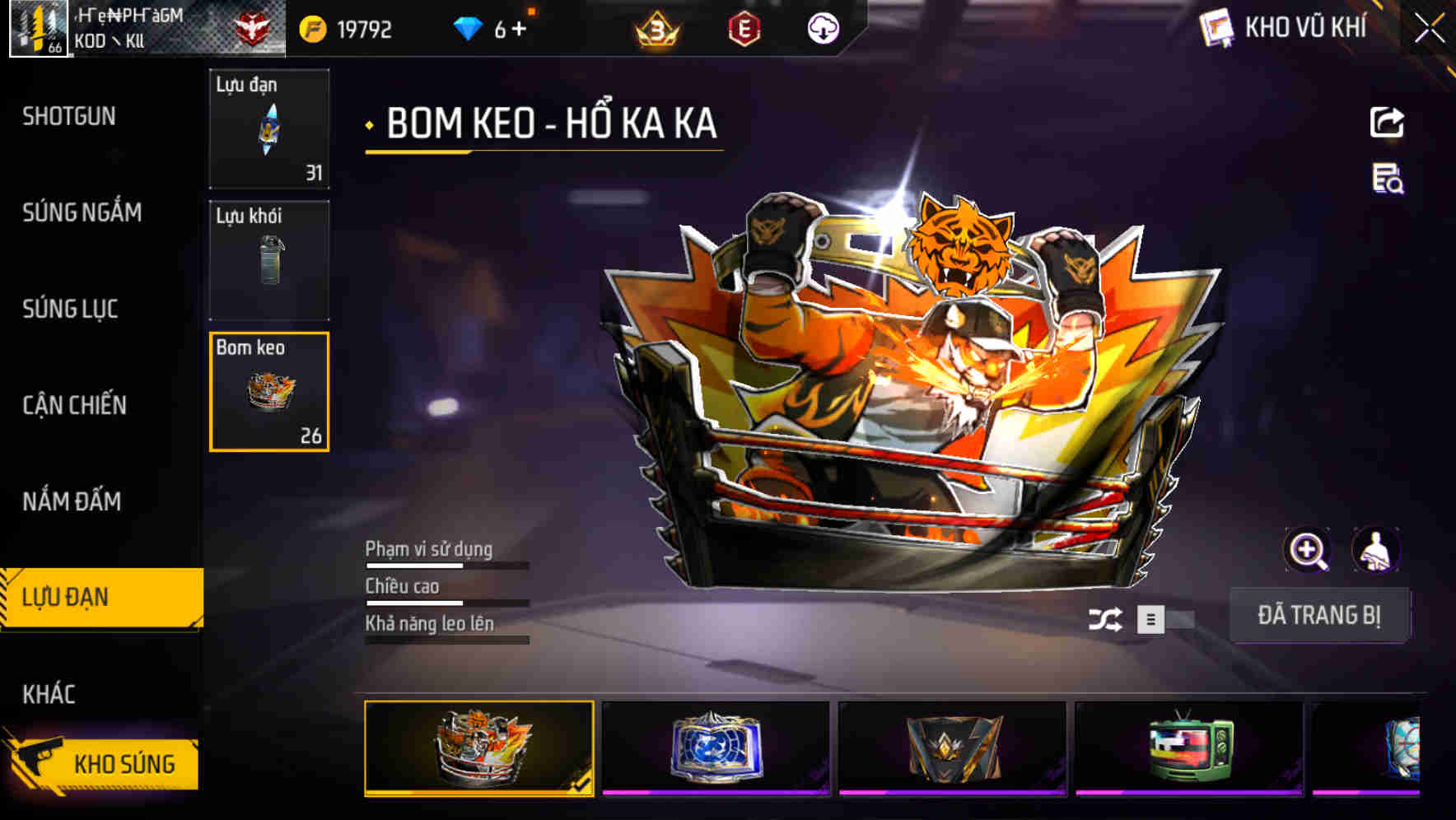Toggle equip state via ĐÃ TRANG BỊ
Screen dimensions: 1456x820
[1320, 615]
